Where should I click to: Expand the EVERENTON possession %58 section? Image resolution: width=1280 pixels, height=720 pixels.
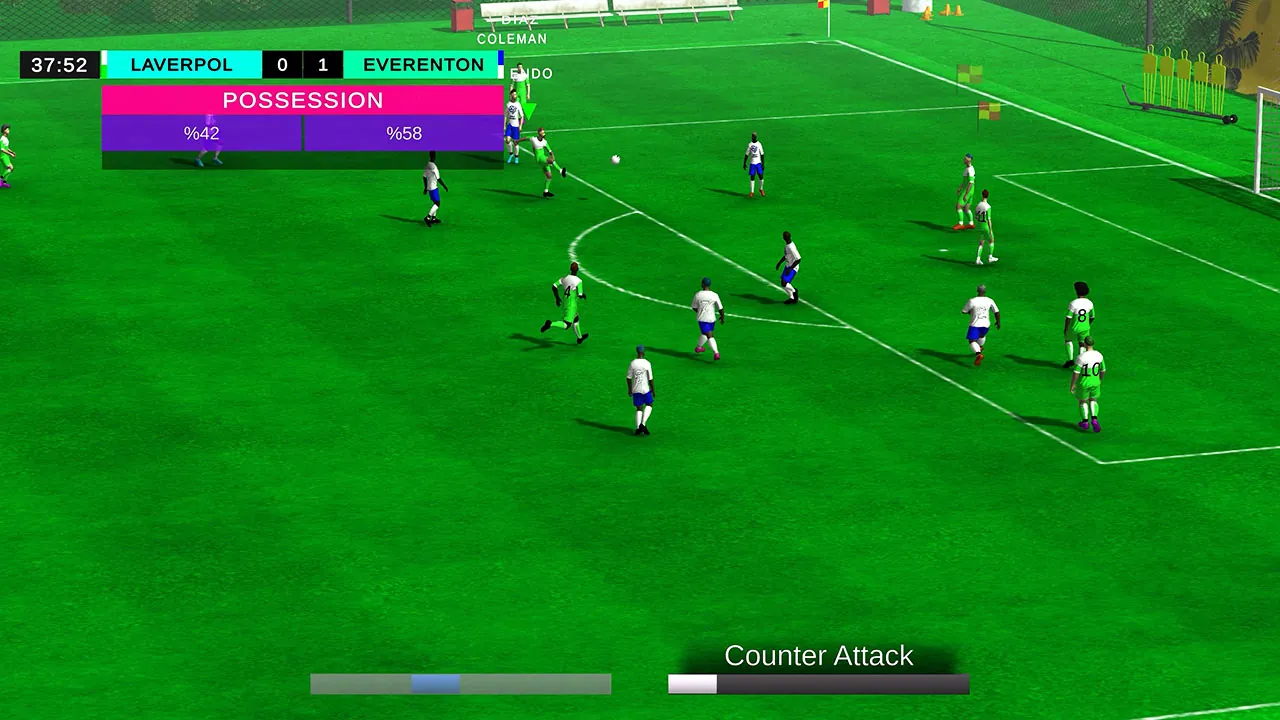404,133
